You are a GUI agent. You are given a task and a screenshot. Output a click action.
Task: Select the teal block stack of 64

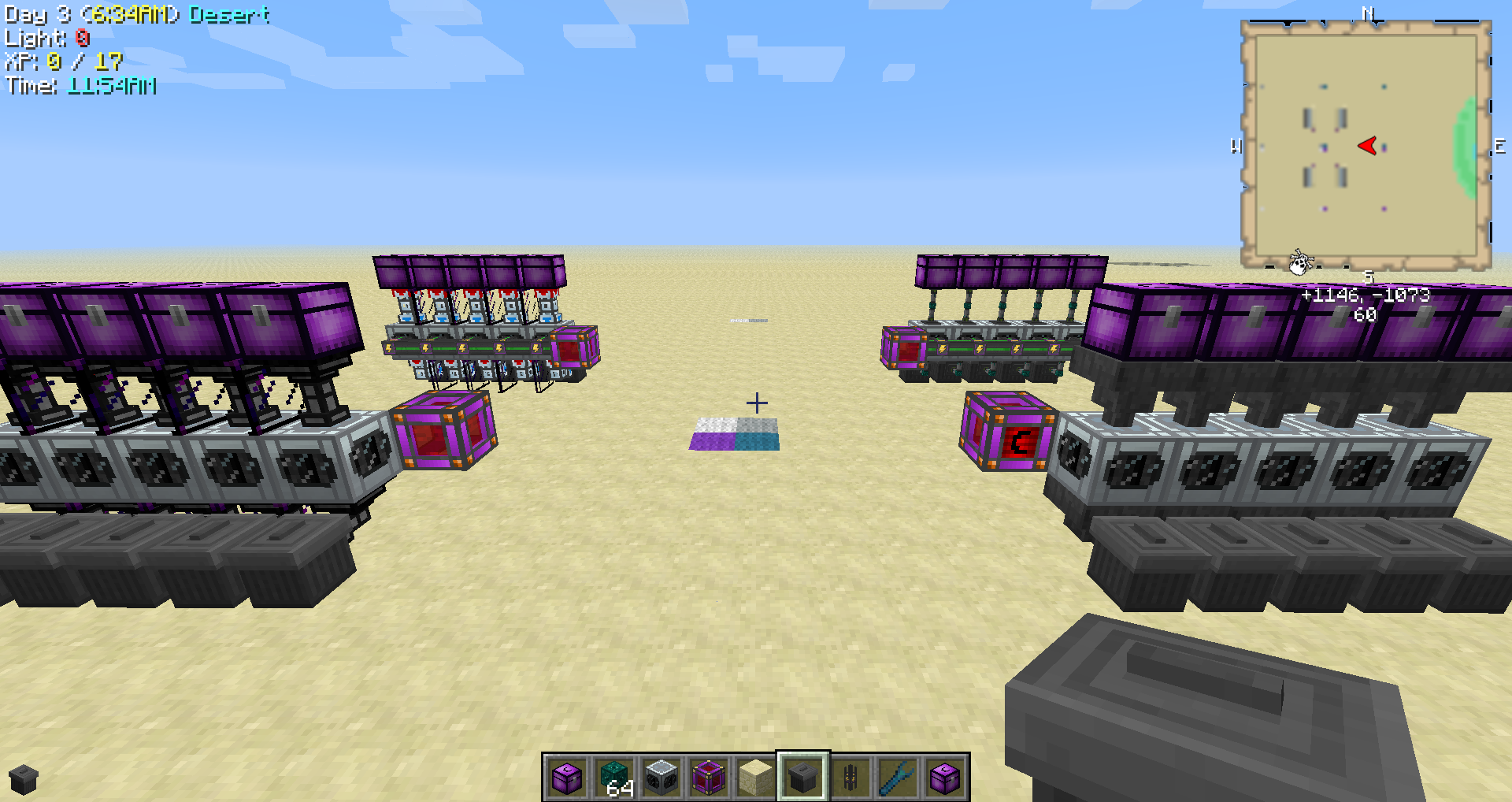614,777
